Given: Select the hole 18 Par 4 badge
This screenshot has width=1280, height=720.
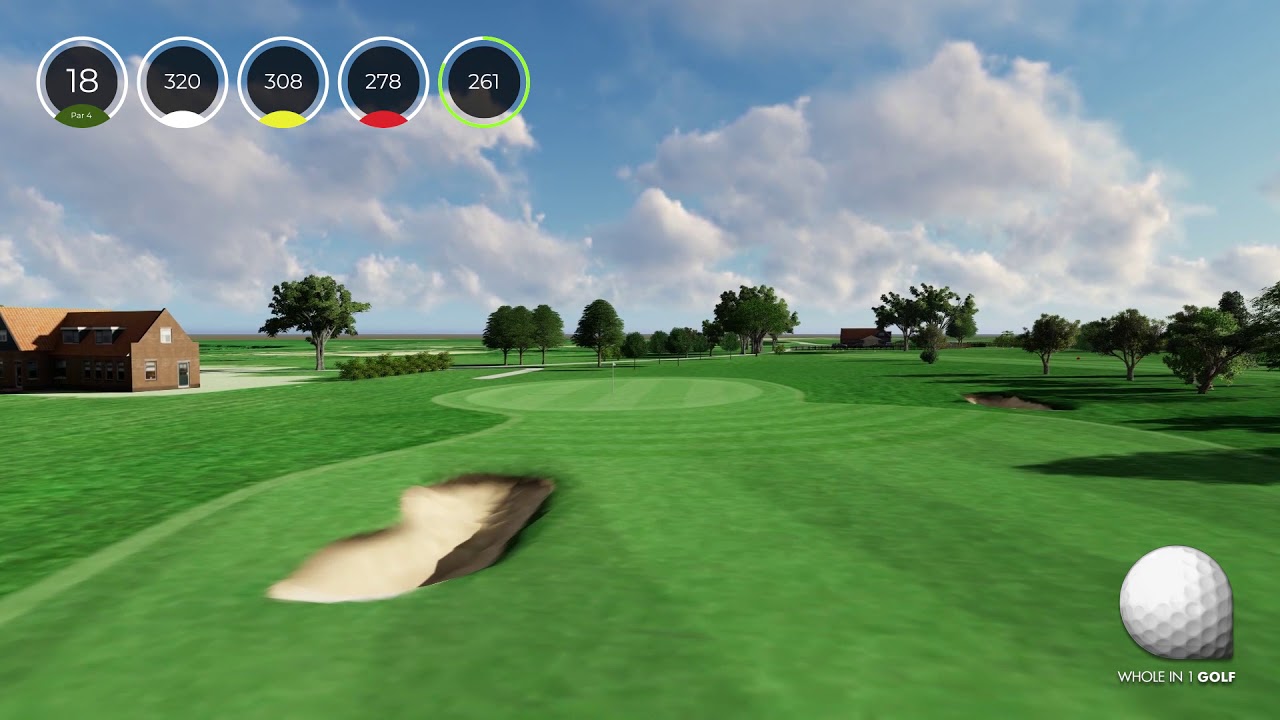Looking at the screenshot, I should click(x=82, y=82).
